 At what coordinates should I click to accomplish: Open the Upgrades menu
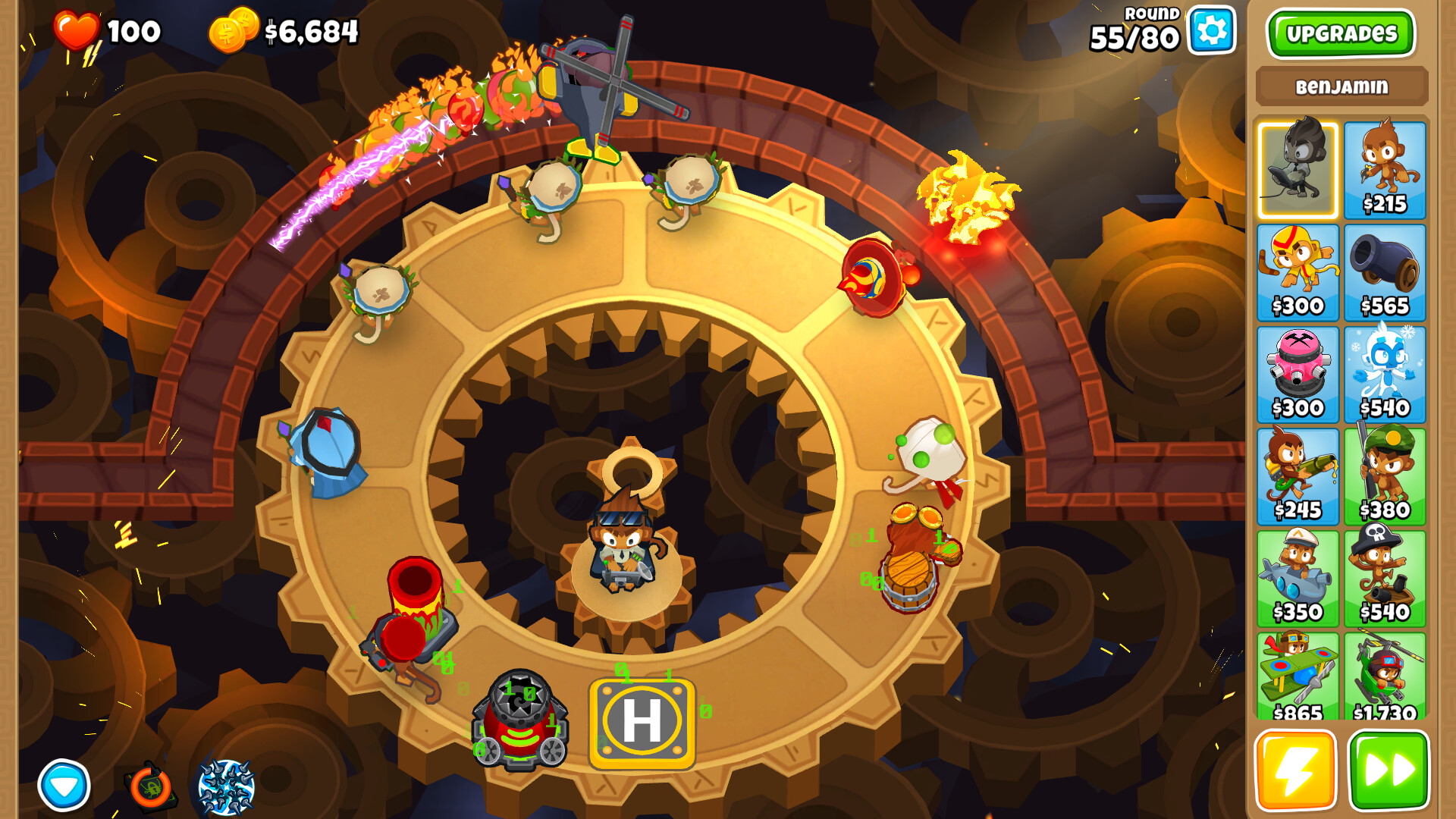1341,34
